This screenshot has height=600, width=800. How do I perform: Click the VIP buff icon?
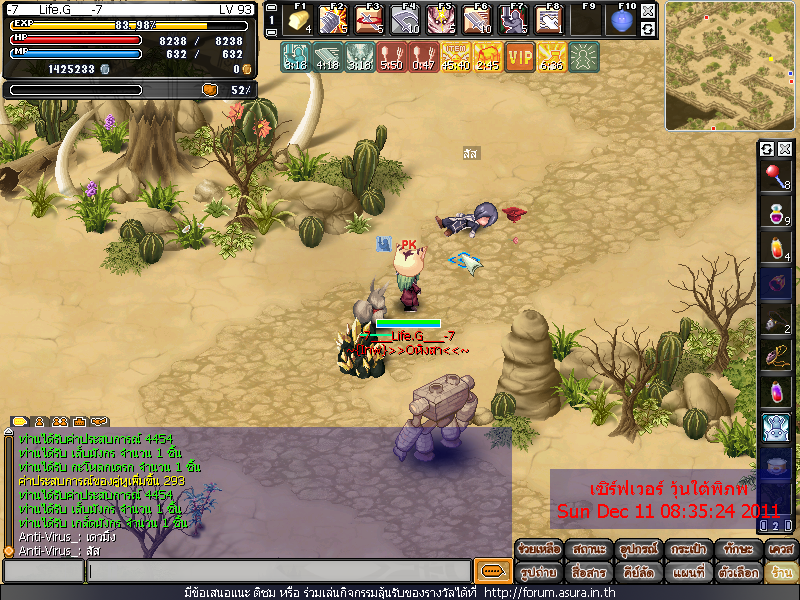520,56
